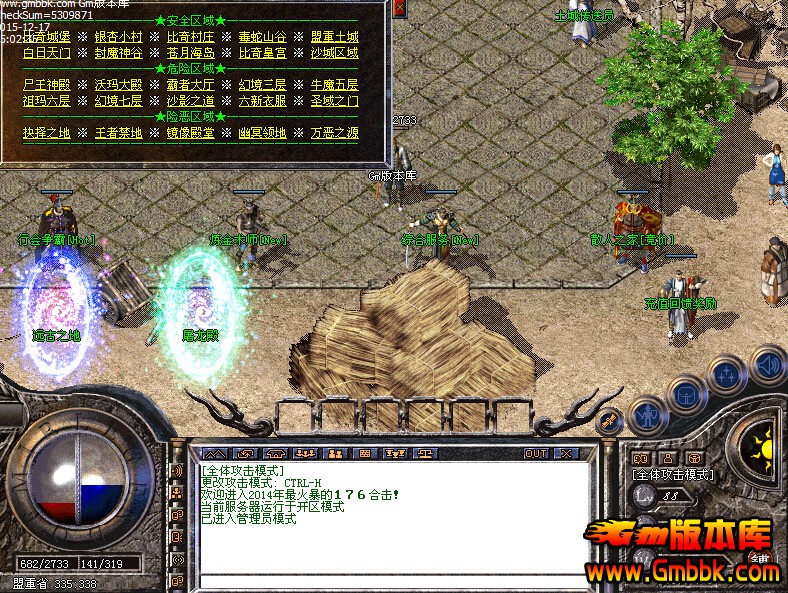The width and height of the screenshot is (788, 593).
Task: Pick the 白日天门 teleport entry
Action: tap(46, 53)
